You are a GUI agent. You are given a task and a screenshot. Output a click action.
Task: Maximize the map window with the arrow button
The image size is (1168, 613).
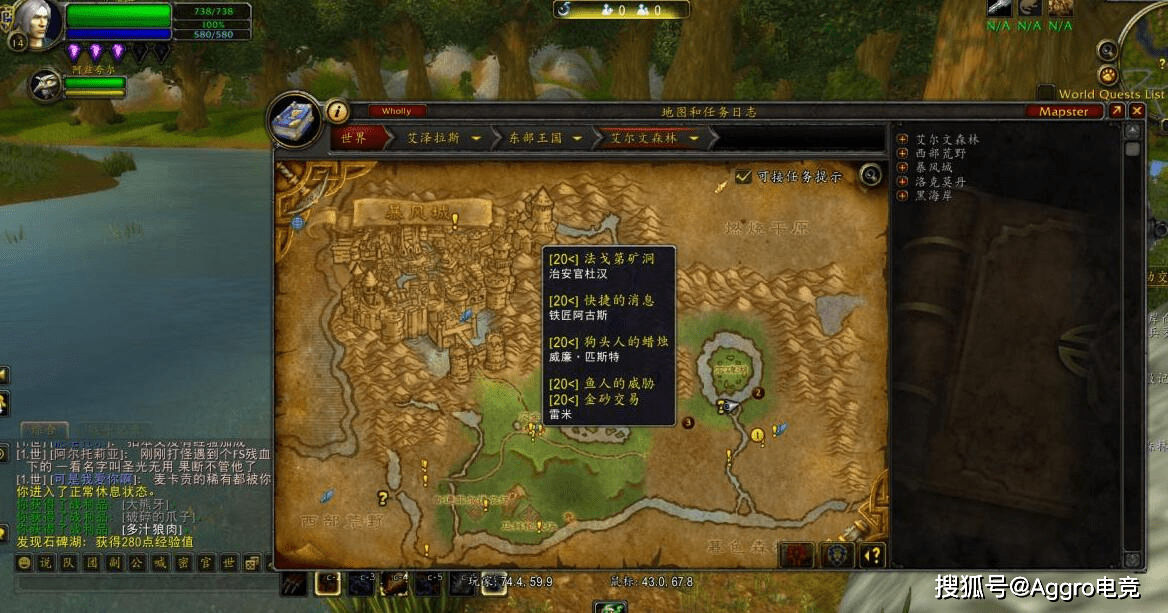pos(1116,111)
